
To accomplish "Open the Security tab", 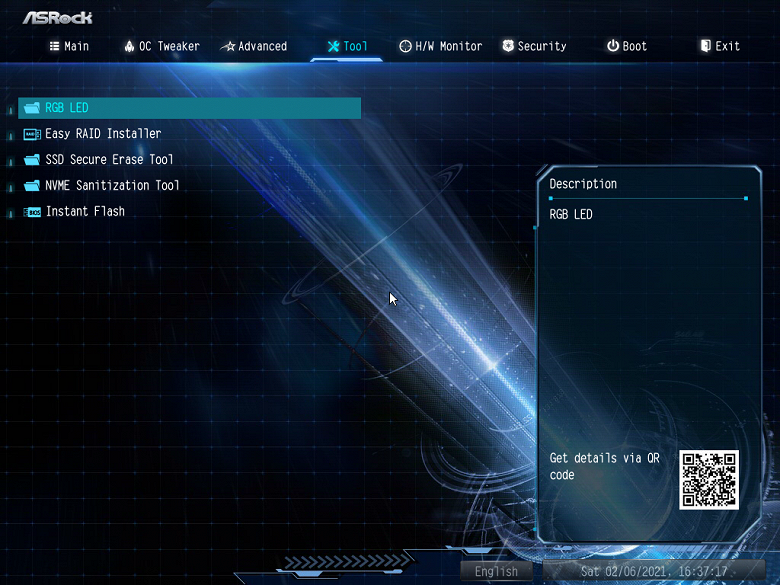I will pos(534,46).
